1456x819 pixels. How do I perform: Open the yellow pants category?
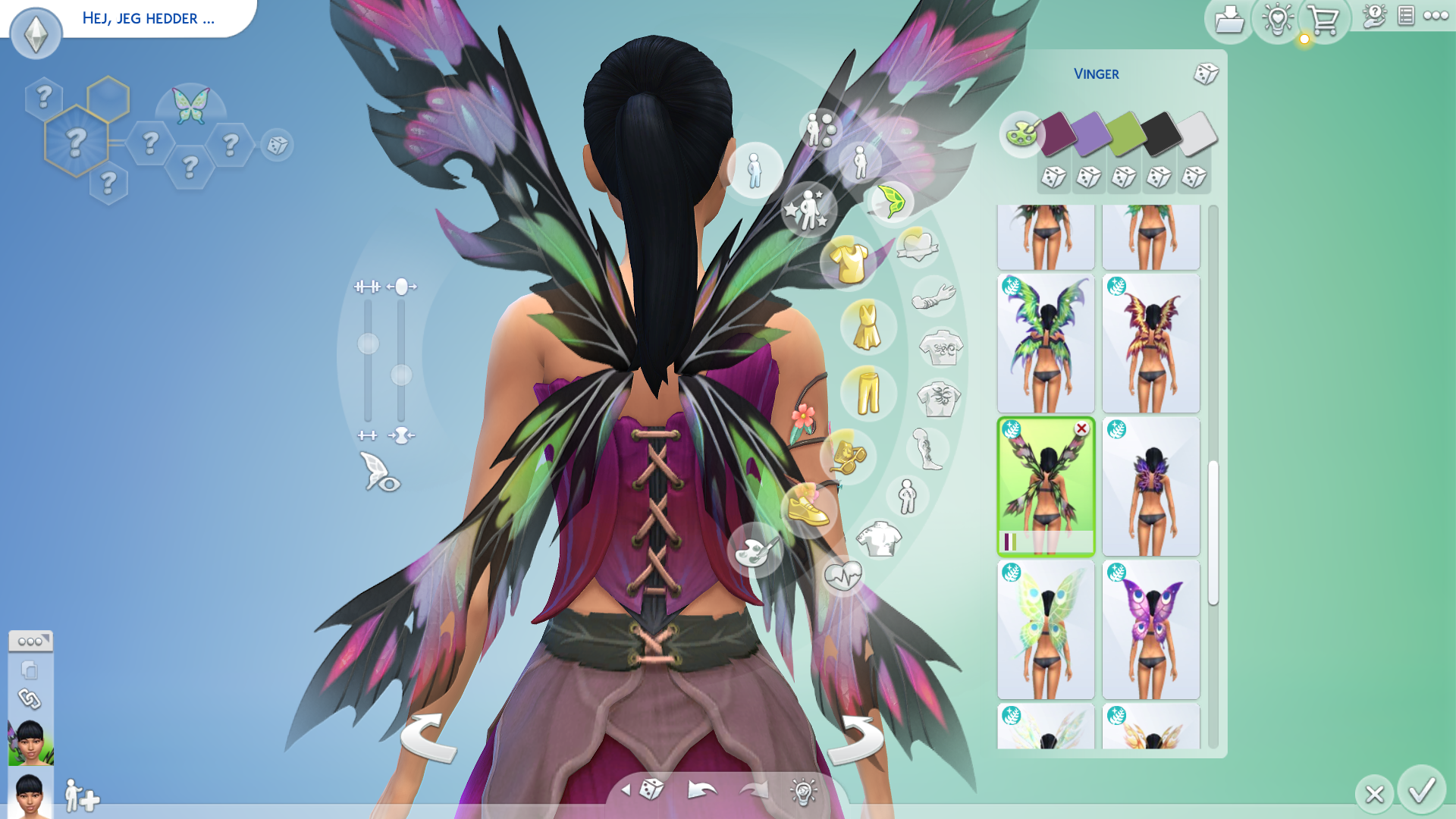tap(868, 392)
